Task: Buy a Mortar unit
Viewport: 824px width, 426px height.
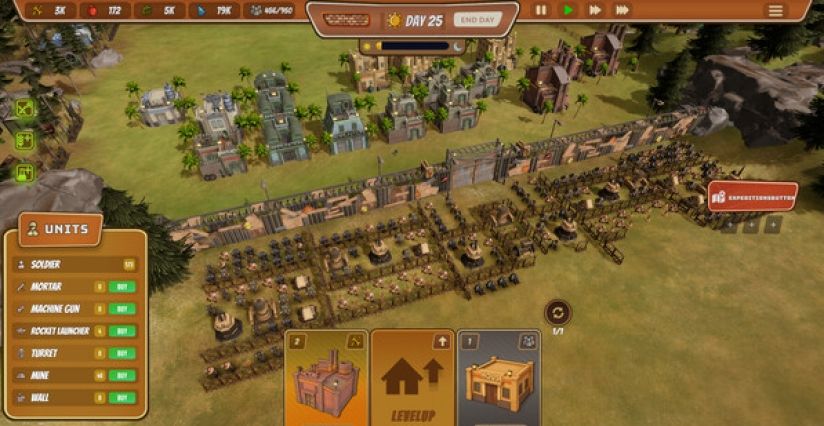Action: click(121, 287)
